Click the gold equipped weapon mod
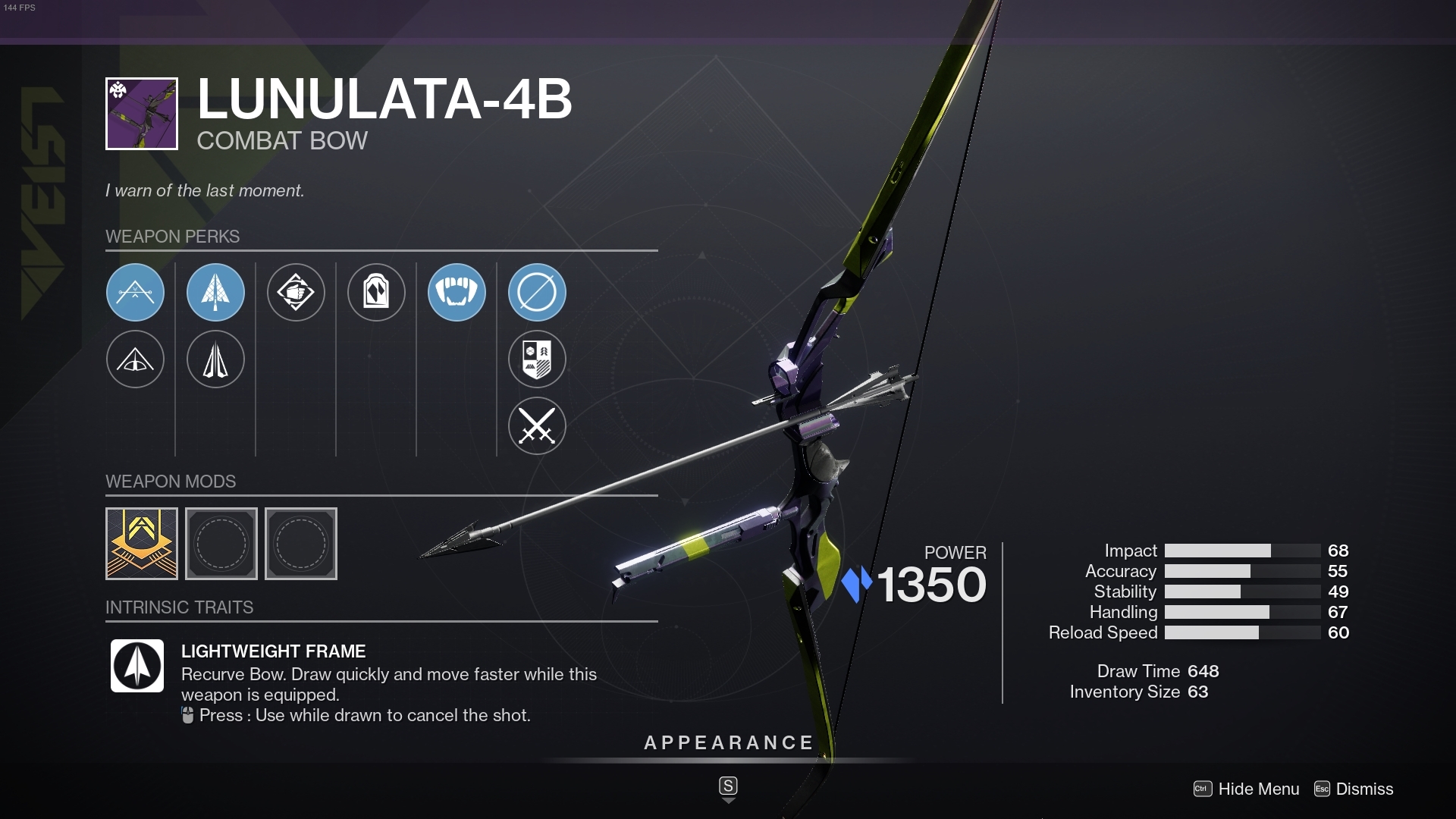 point(141,543)
